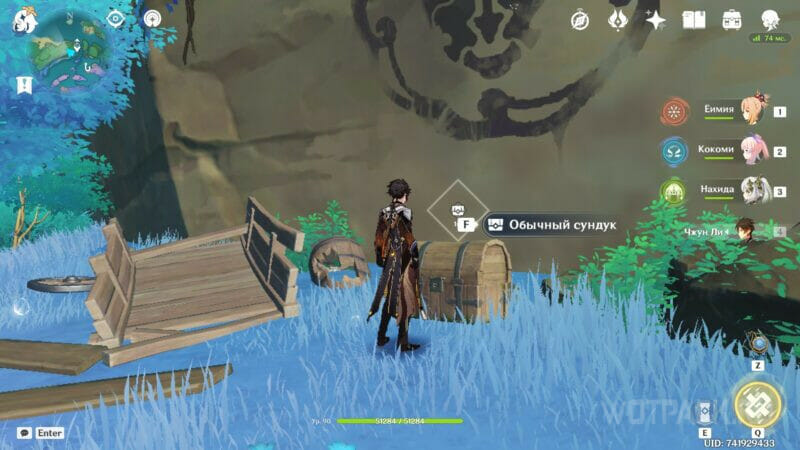Viewport: 800px width, 450px height.
Task: Open the adventurer handbook book icon
Action: 694,19
